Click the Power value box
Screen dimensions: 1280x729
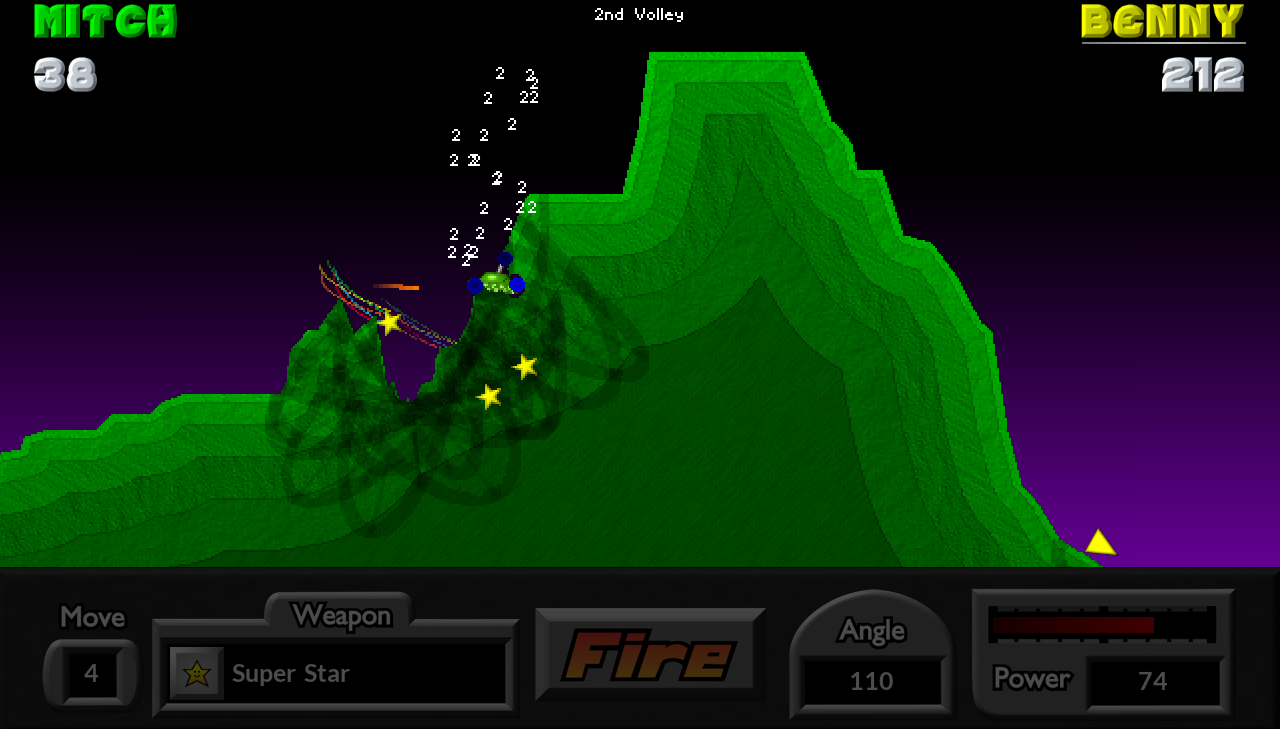point(1153,681)
